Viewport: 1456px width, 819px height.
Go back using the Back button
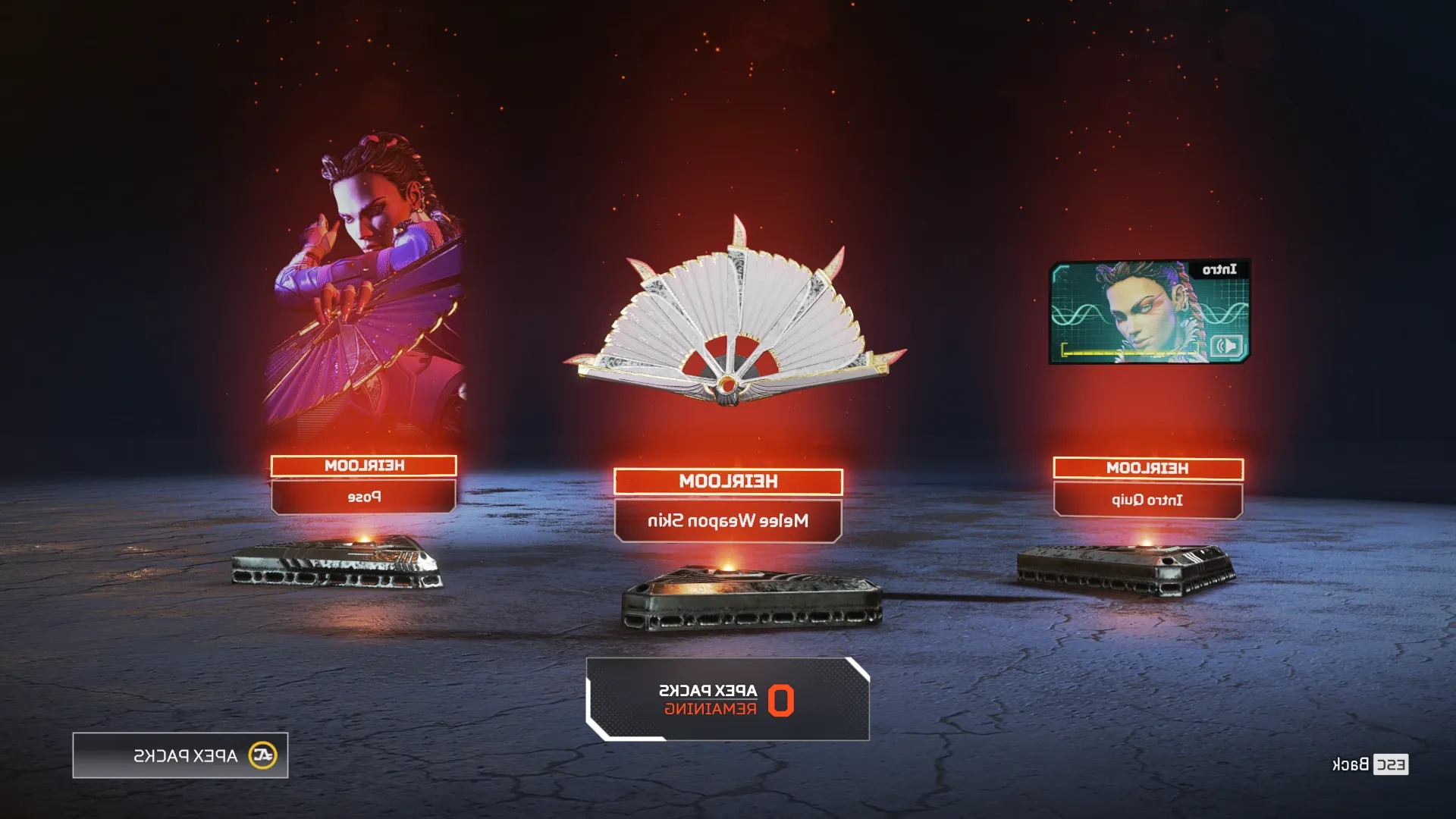pyautogui.click(x=1370, y=764)
